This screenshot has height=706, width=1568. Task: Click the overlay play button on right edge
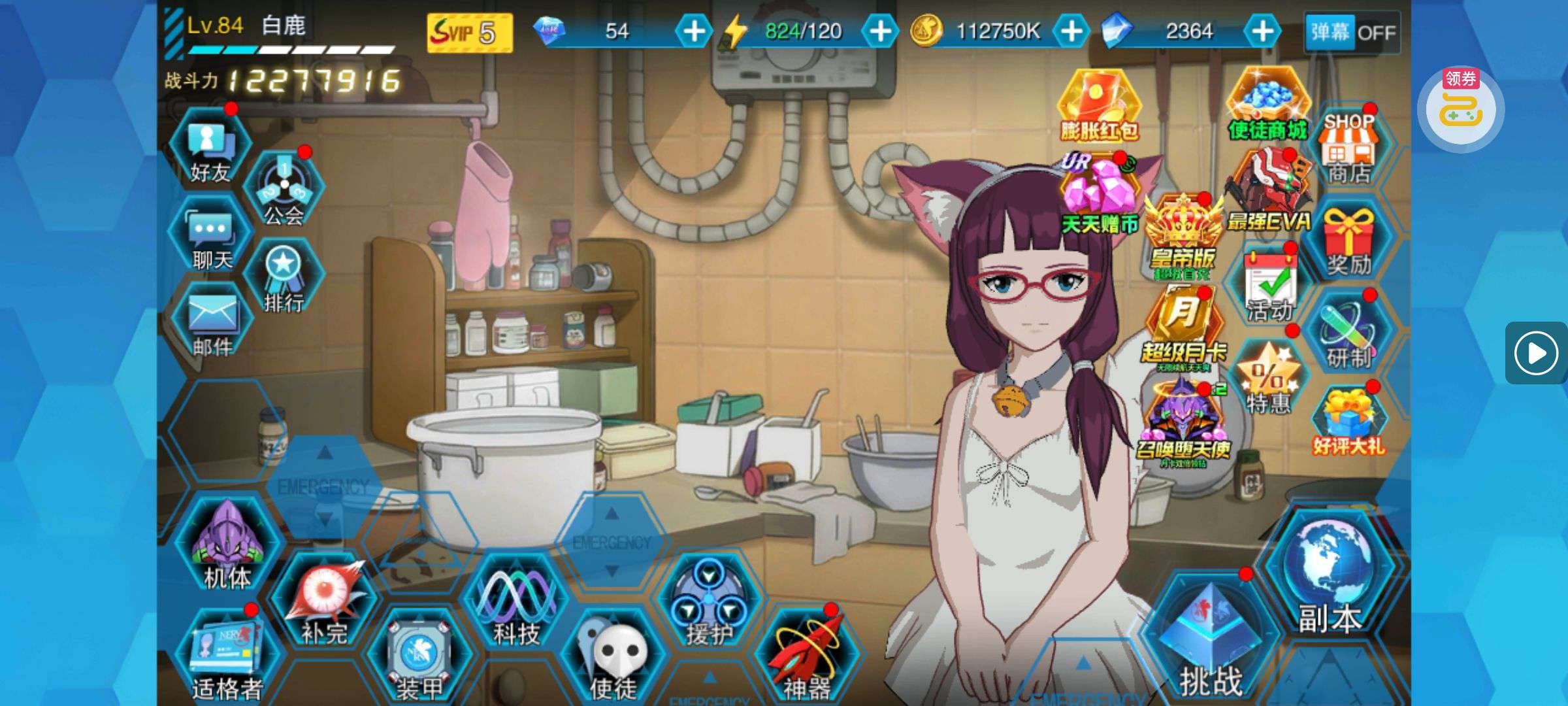[1536, 353]
